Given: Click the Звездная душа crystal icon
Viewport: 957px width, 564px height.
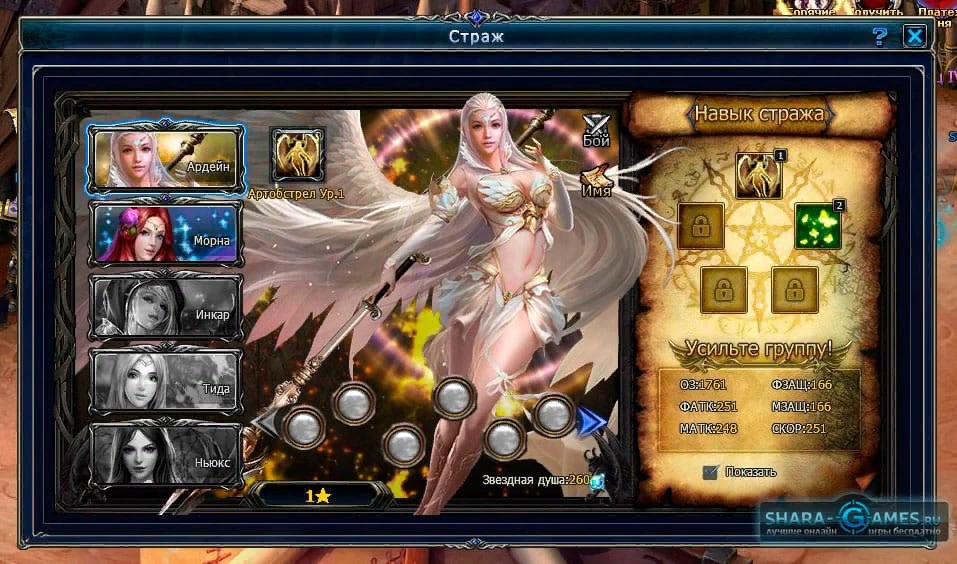Looking at the screenshot, I should pos(598,480).
